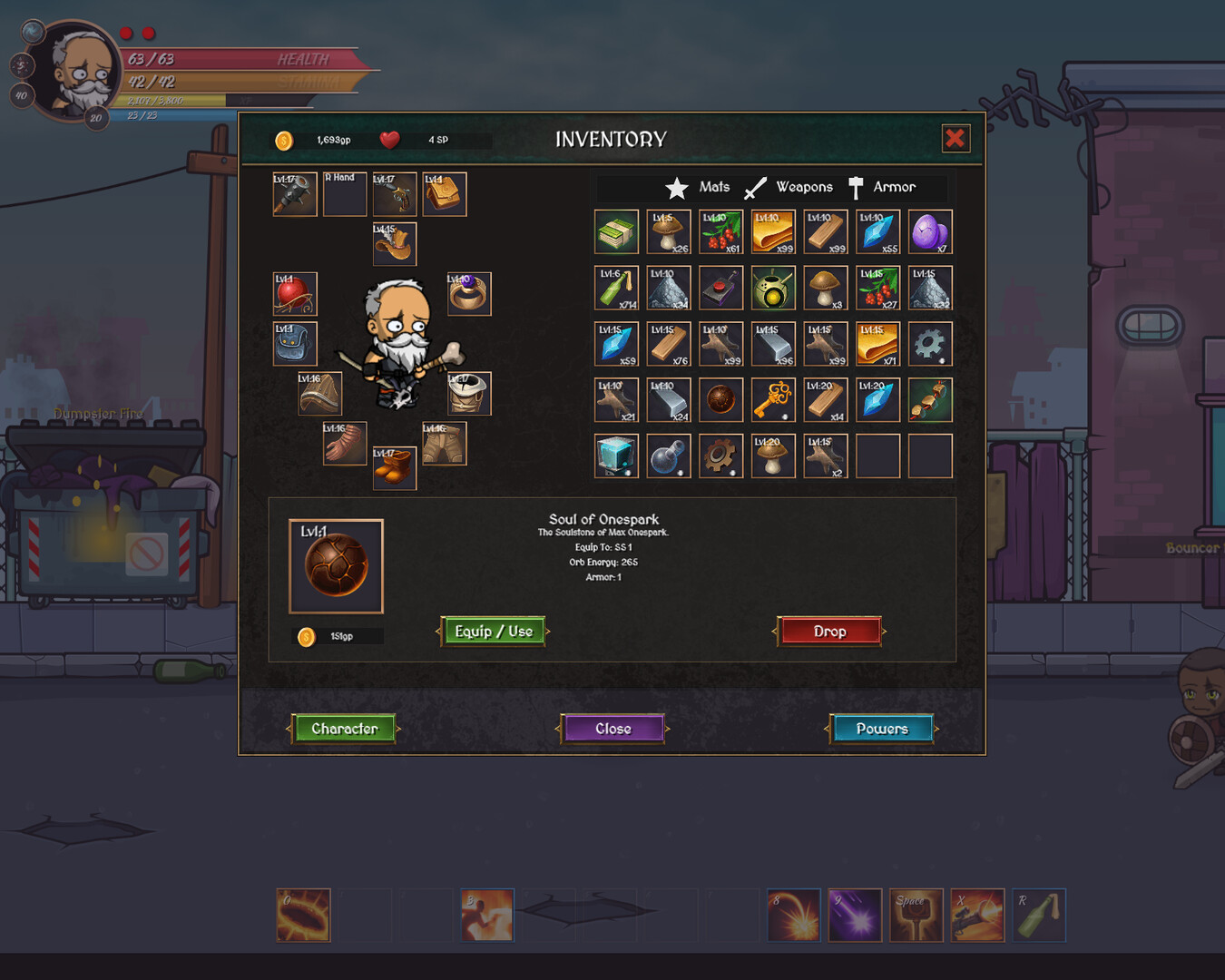Select the equipped red apple slot

[x=295, y=294]
